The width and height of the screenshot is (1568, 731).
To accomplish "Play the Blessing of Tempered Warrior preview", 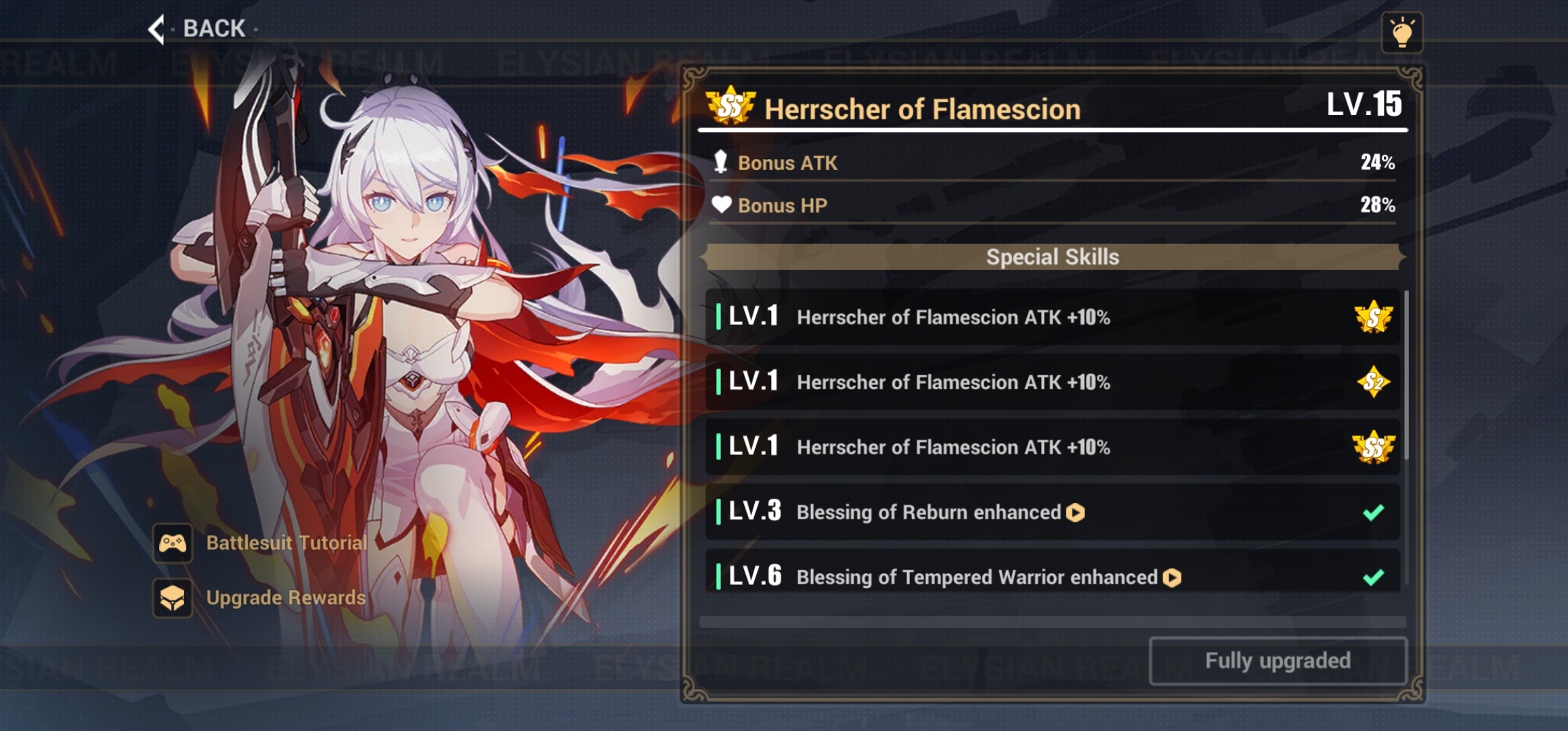I will point(1171,577).
